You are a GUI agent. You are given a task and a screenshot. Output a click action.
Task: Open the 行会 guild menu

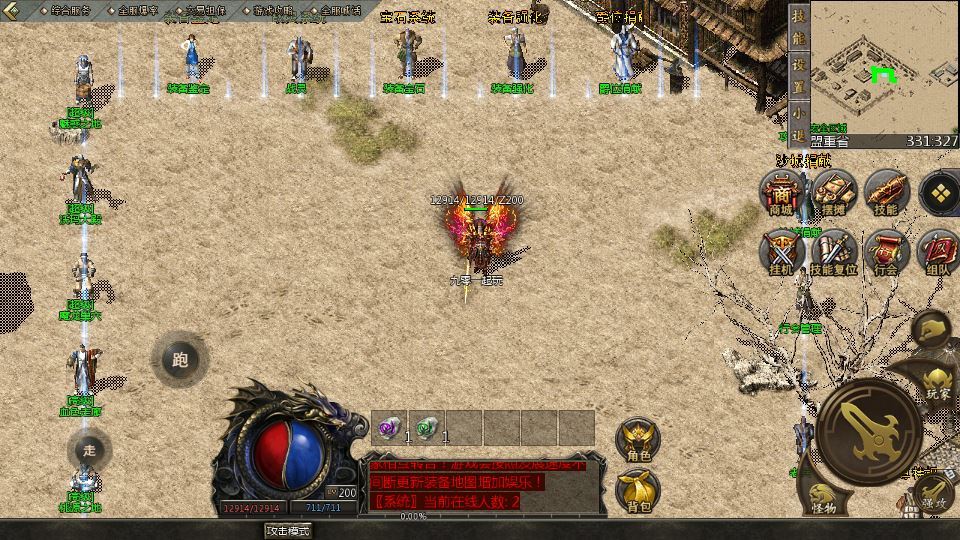(x=886, y=252)
